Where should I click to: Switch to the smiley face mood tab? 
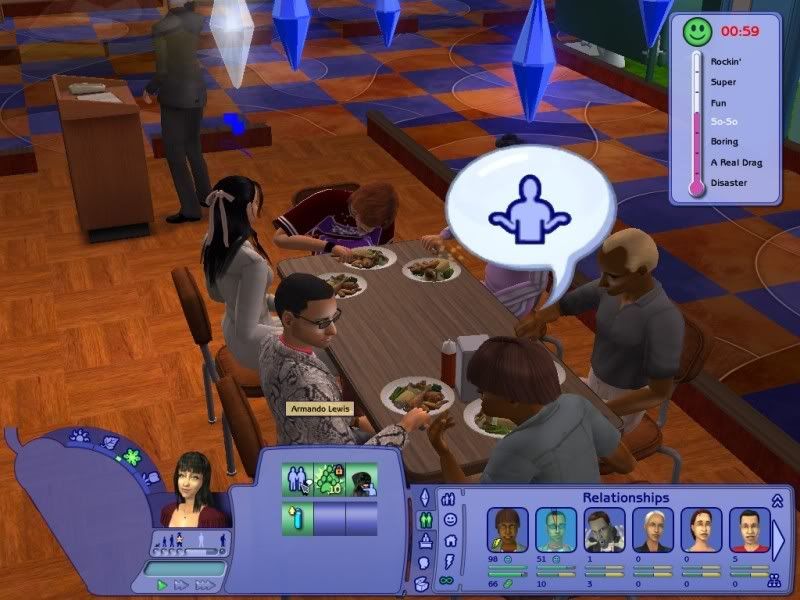point(450,519)
